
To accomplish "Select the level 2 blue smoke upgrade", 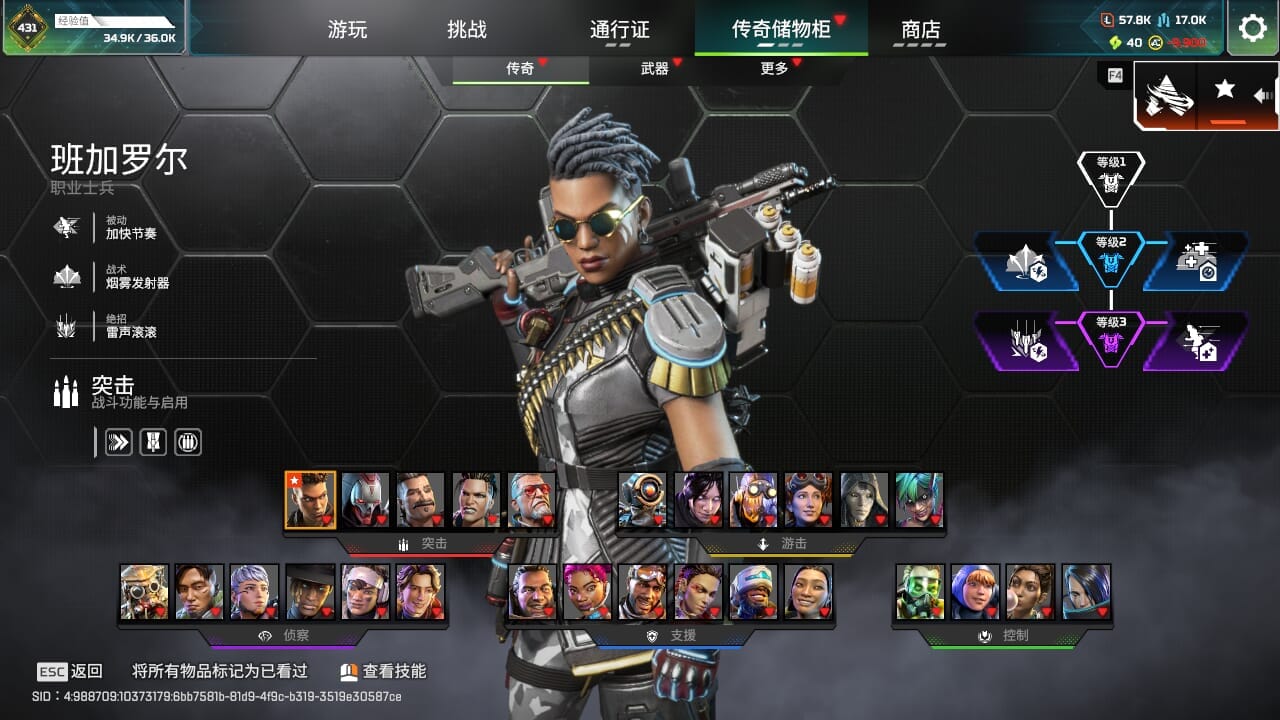I will pos(1026,262).
